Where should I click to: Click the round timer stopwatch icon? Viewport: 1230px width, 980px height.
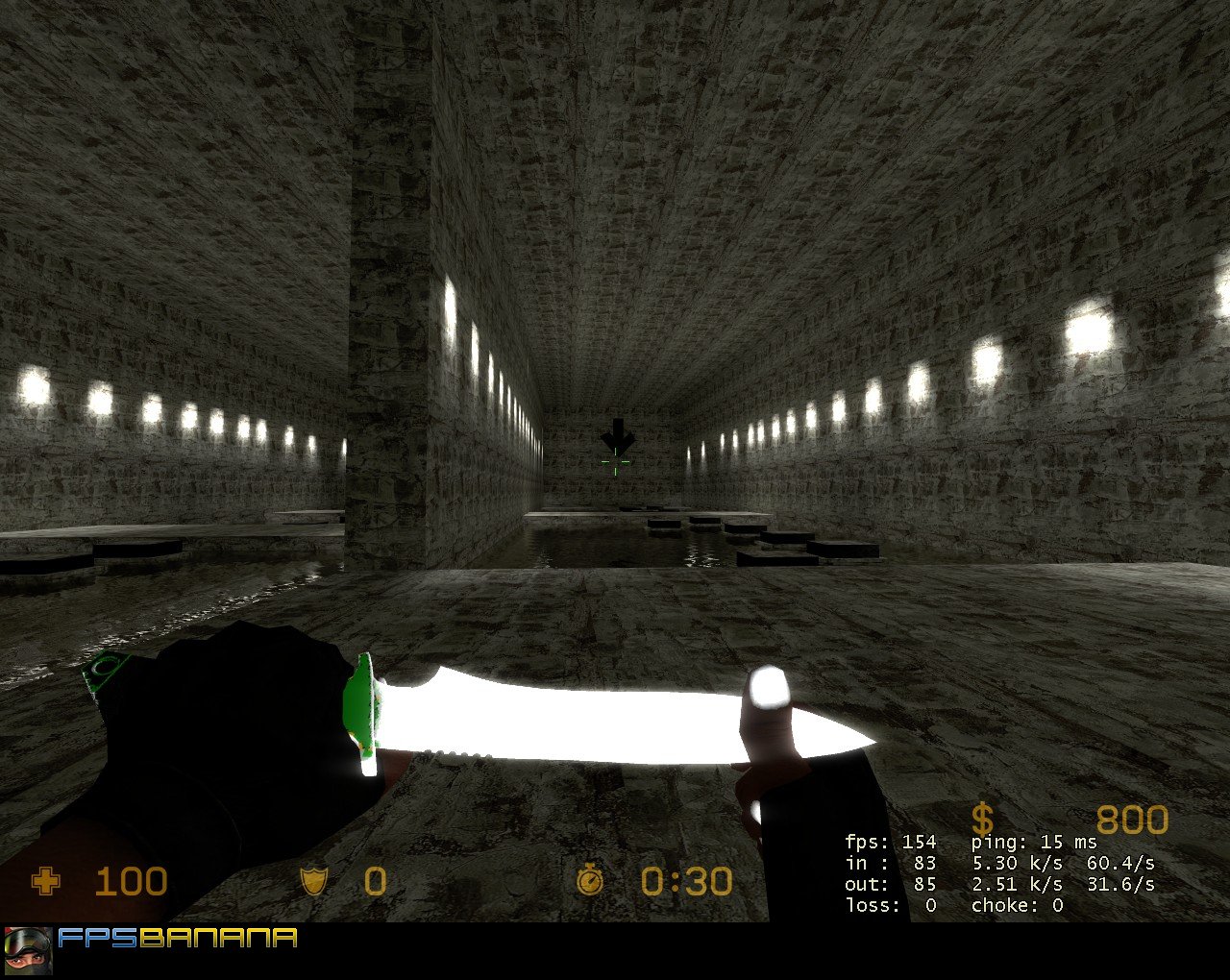click(x=589, y=882)
